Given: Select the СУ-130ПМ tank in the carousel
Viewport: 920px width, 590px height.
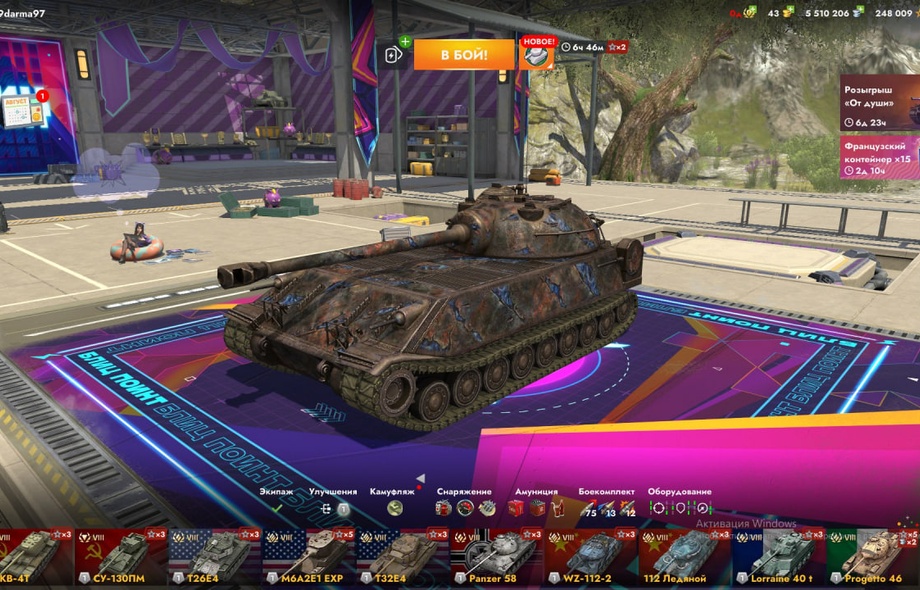Looking at the screenshot, I should coord(121,557).
